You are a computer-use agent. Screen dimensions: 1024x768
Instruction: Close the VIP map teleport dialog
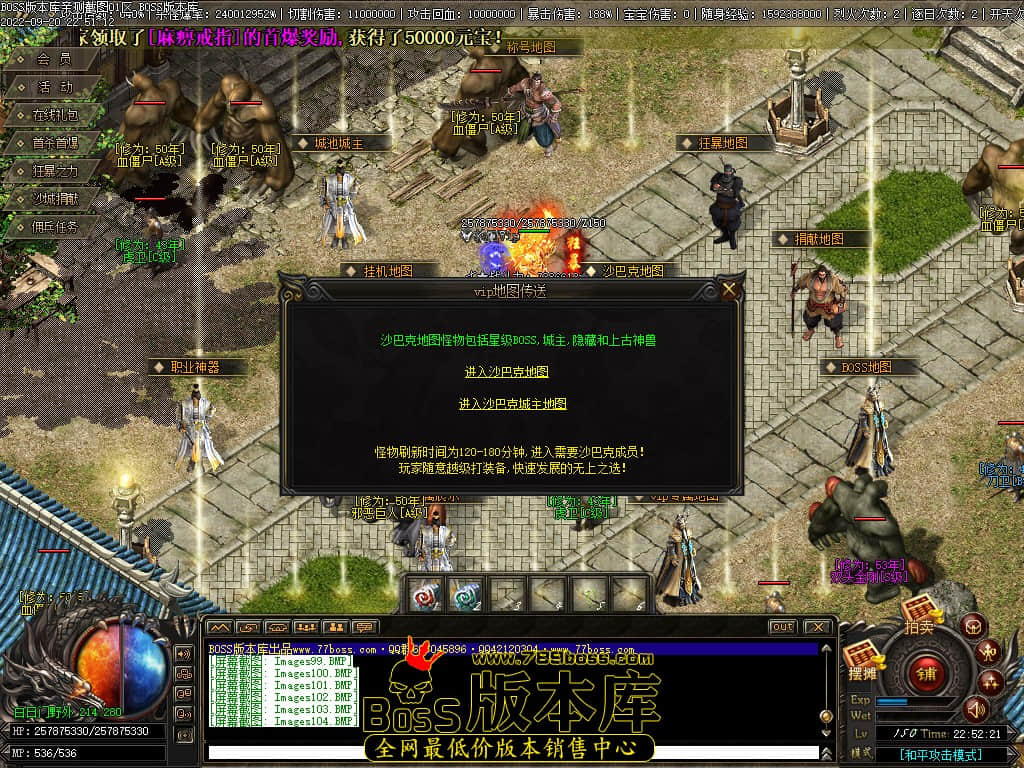pos(729,290)
